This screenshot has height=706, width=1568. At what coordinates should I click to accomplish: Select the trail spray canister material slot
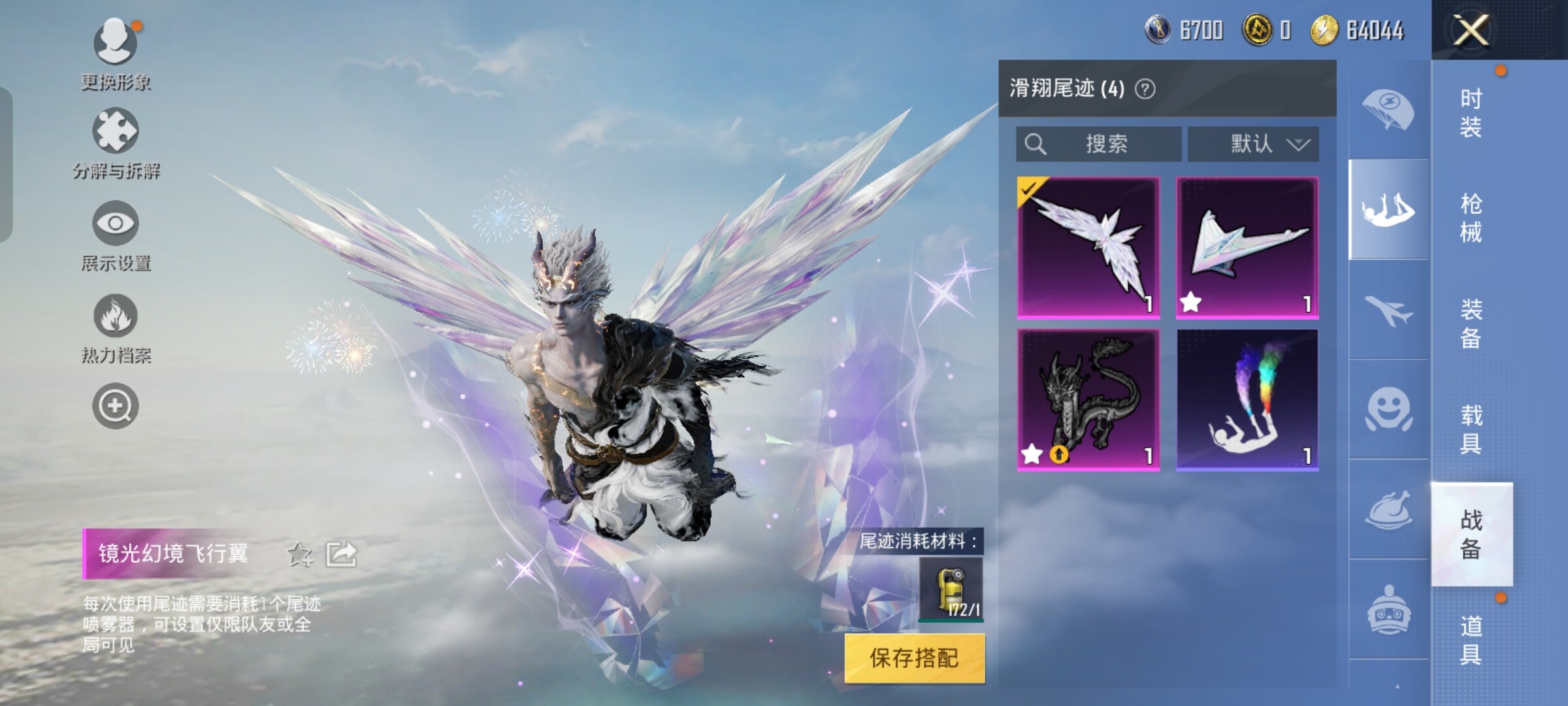951,588
